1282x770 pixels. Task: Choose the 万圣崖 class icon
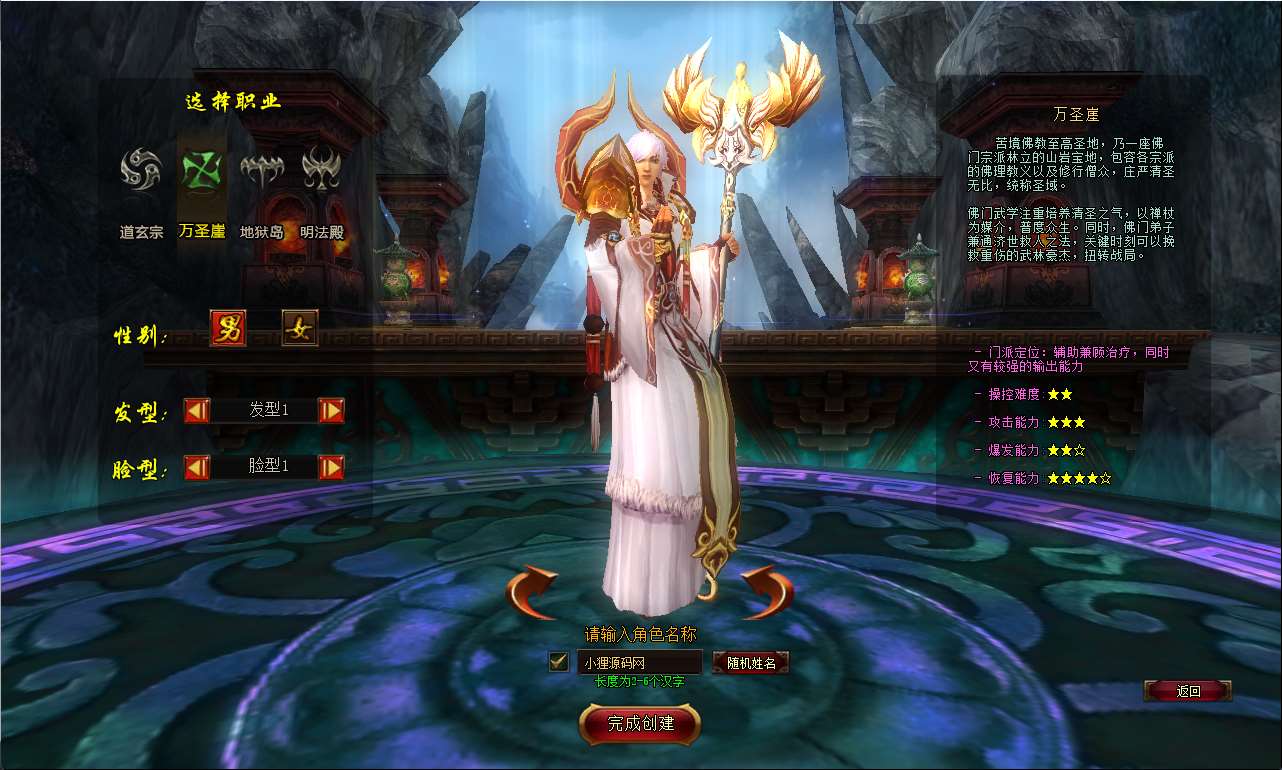tap(201, 169)
